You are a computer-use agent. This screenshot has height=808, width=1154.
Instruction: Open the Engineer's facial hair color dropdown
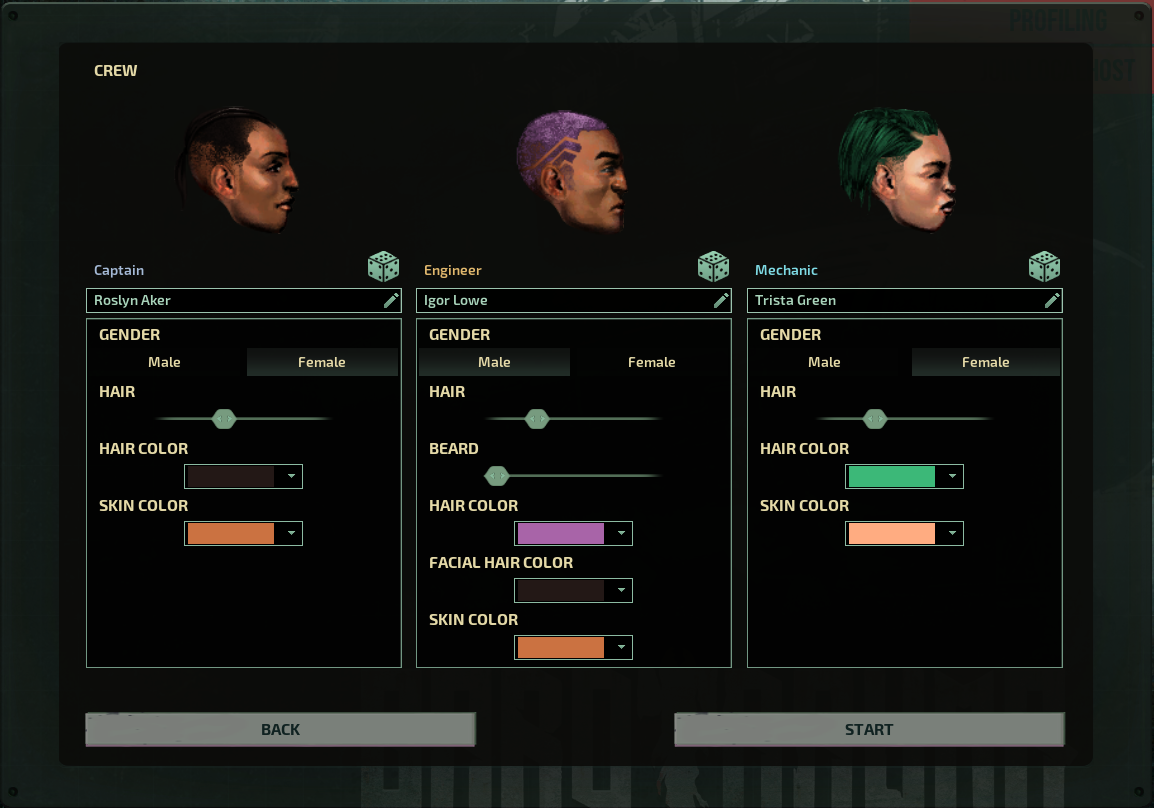[573, 590]
